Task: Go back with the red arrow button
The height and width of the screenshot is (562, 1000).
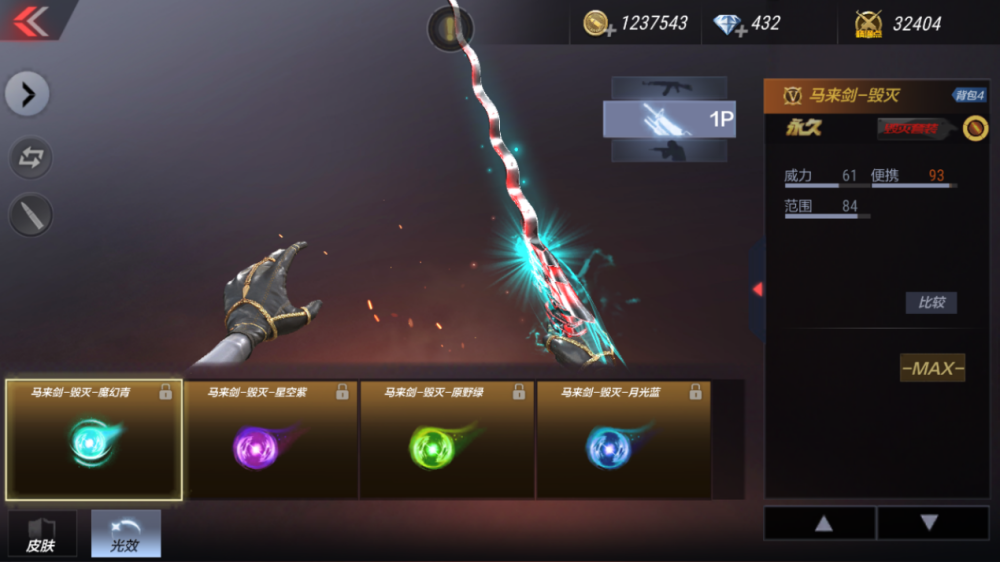Action: tap(31, 21)
